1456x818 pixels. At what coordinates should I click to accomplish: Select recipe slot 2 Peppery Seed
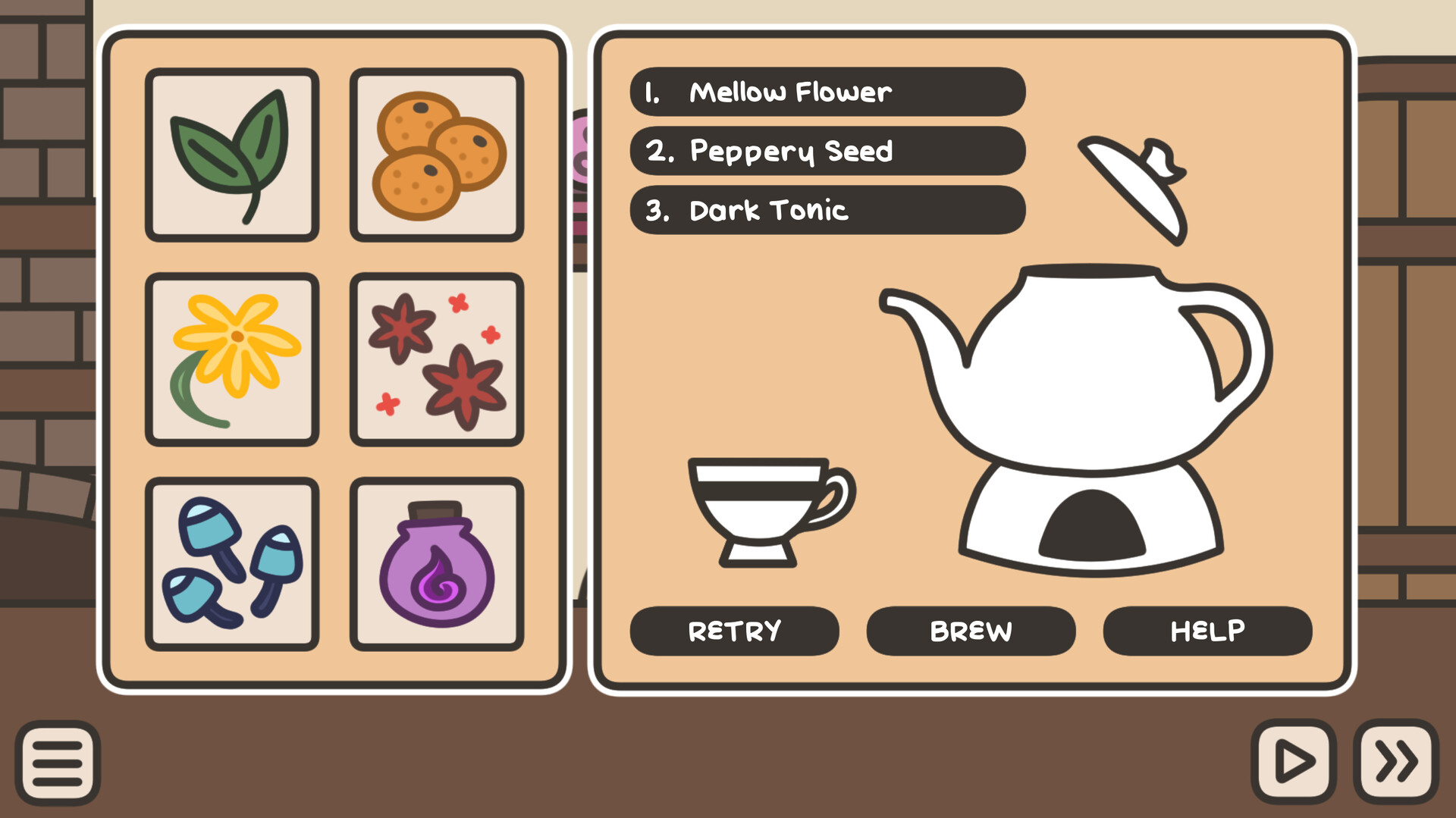point(827,152)
